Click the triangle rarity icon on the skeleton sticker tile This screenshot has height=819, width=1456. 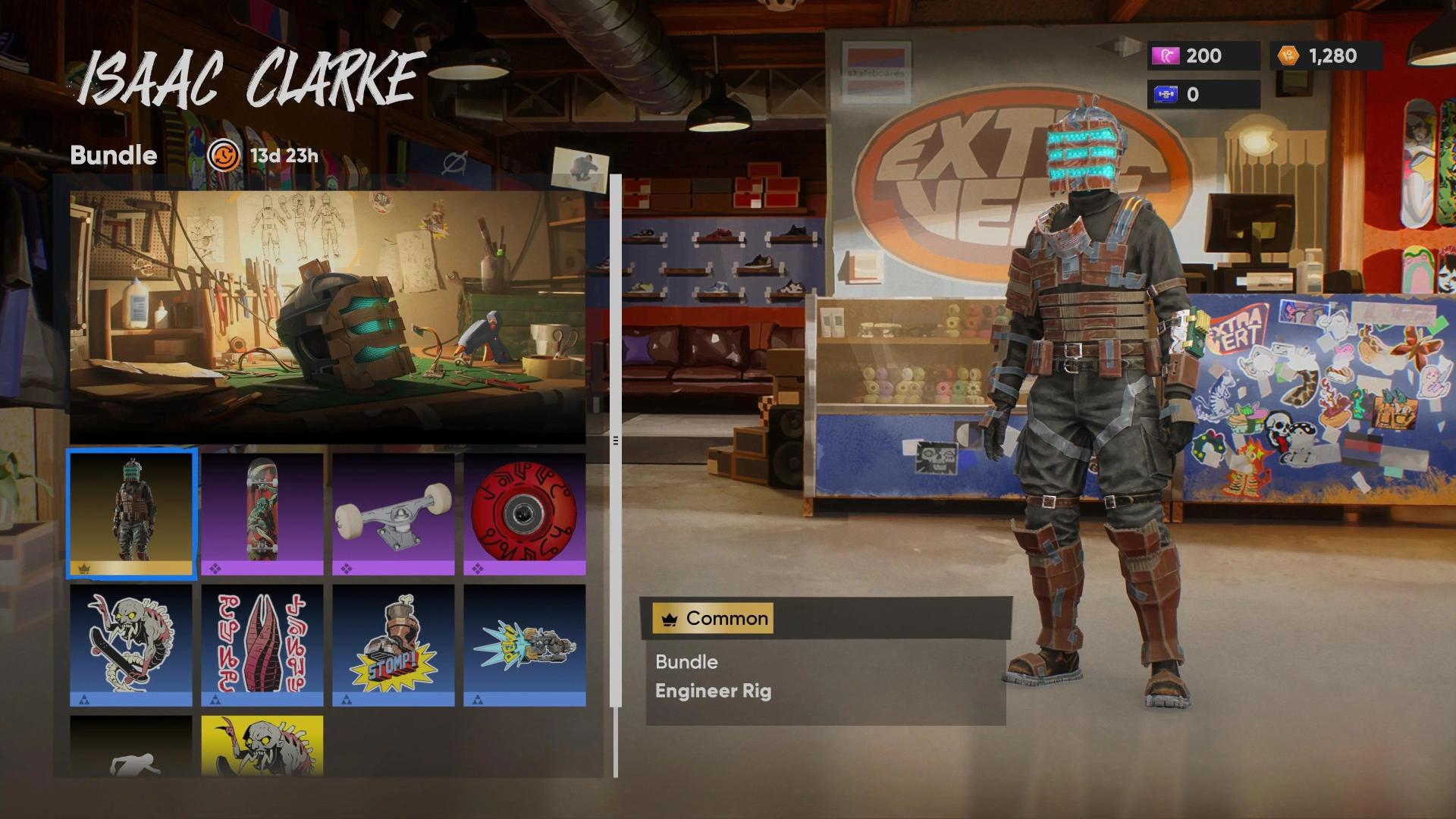click(x=86, y=698)
